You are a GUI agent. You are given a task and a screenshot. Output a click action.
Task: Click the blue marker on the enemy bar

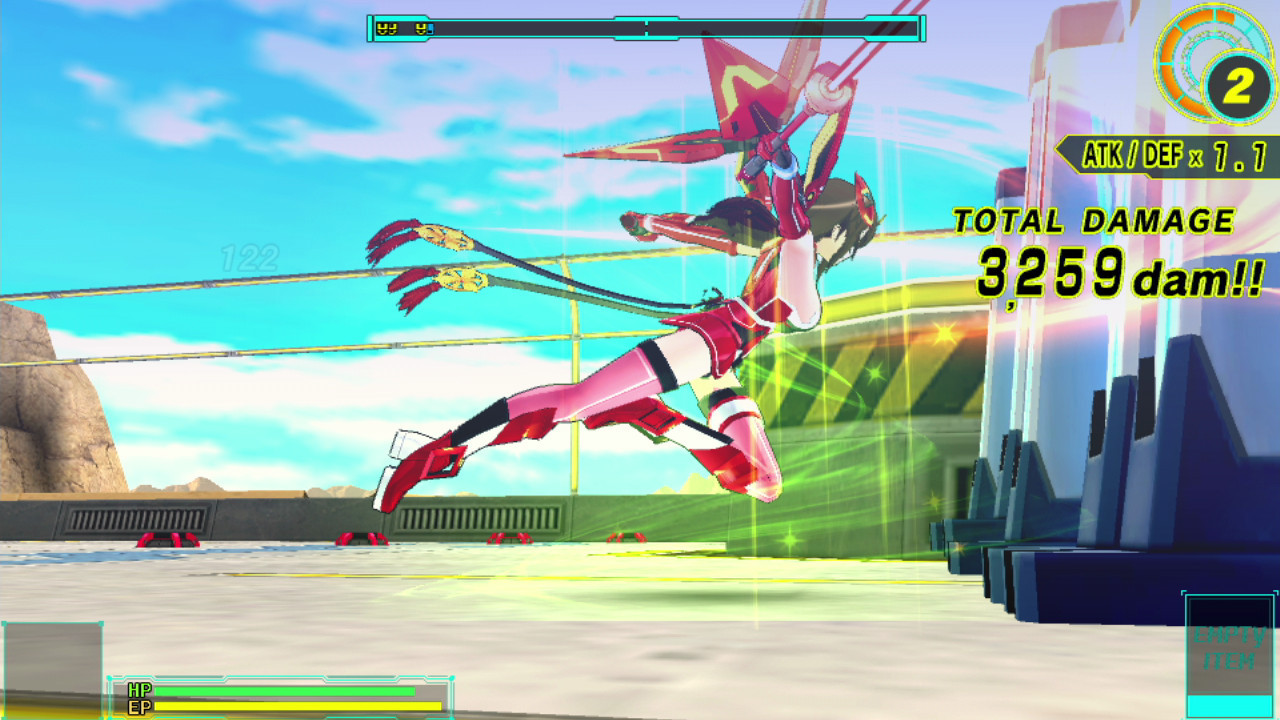click(429, 29)
